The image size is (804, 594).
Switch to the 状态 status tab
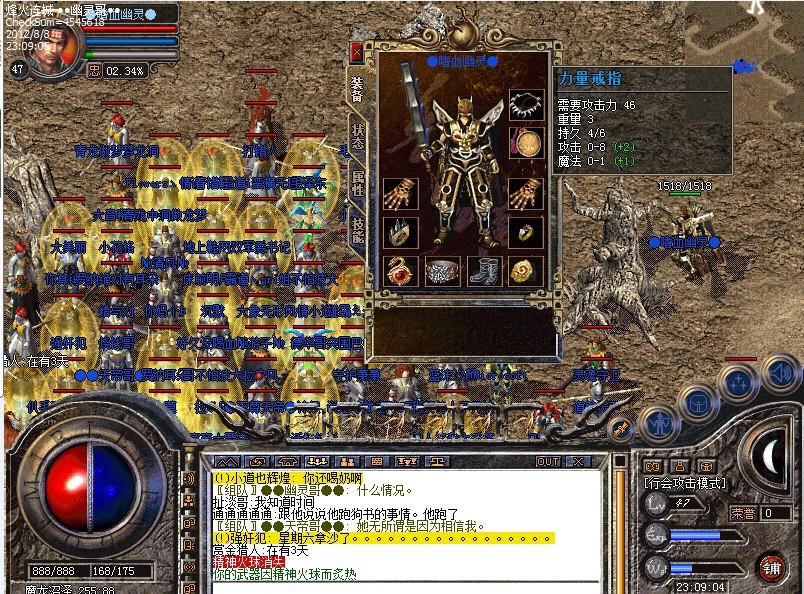(x=358, y=138)
